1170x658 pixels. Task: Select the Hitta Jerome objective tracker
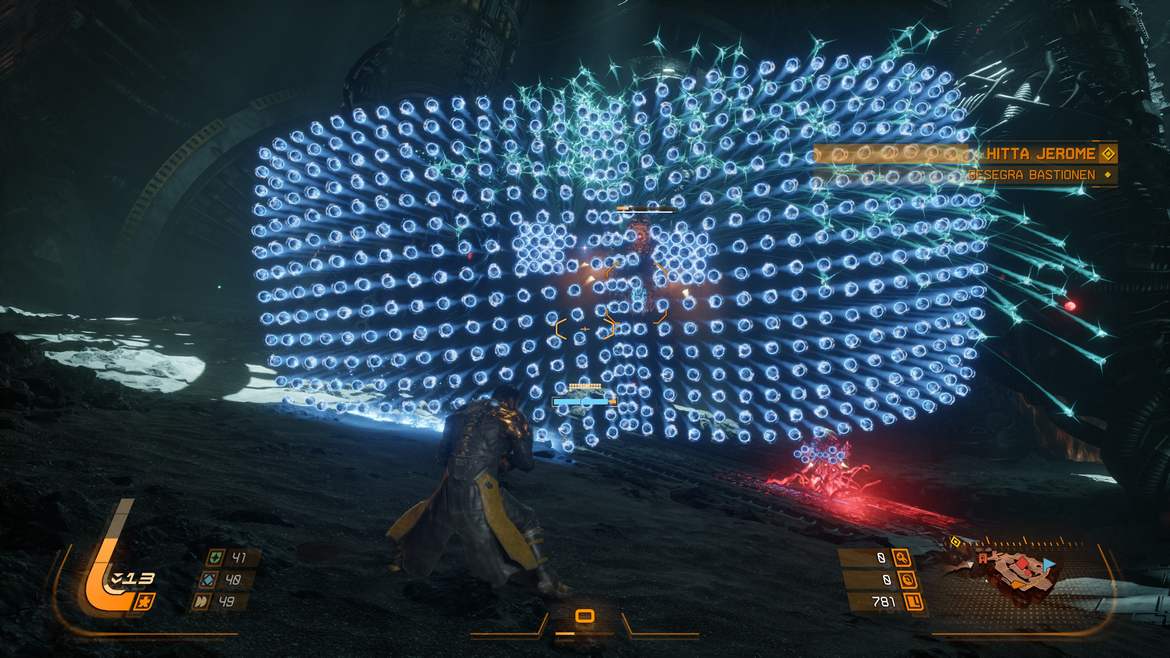[x=1040, y=154]
